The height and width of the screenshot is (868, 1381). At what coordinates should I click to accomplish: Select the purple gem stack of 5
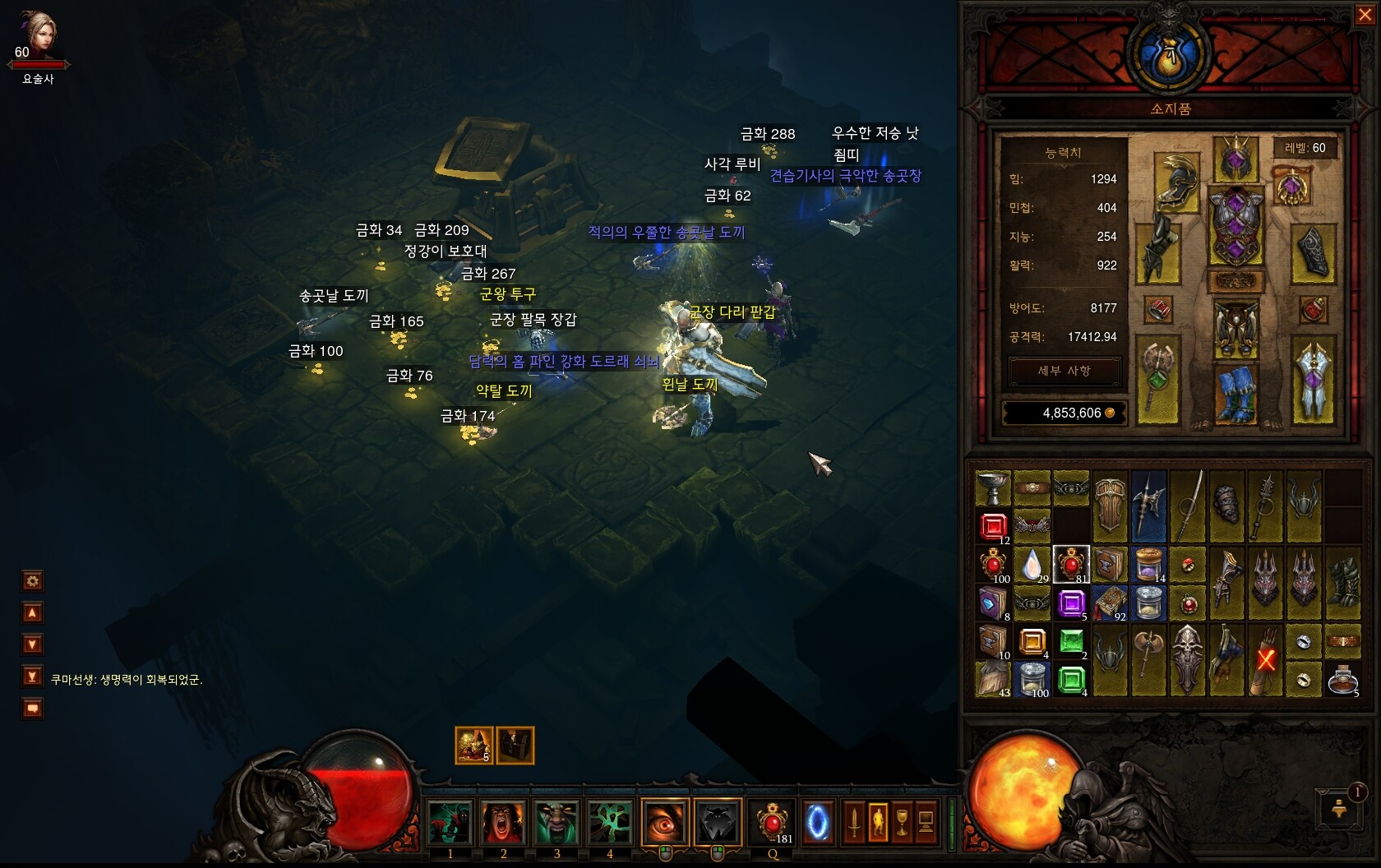point(1071,603)
